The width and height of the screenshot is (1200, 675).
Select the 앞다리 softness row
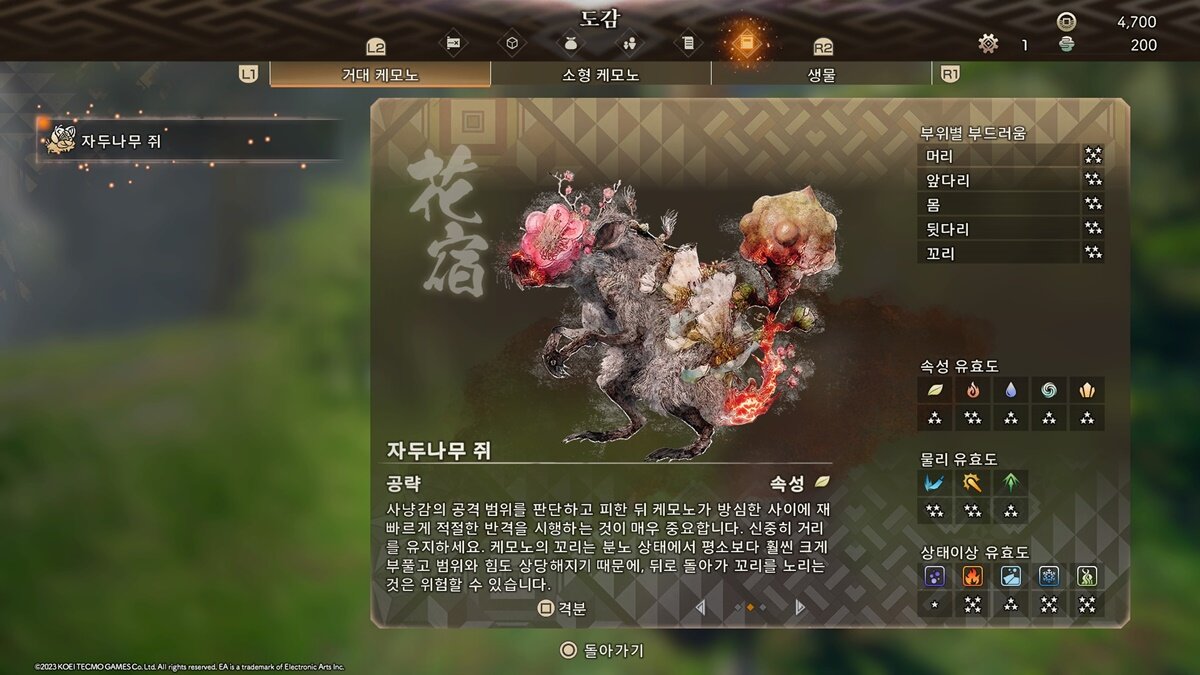pos(1010,180)
